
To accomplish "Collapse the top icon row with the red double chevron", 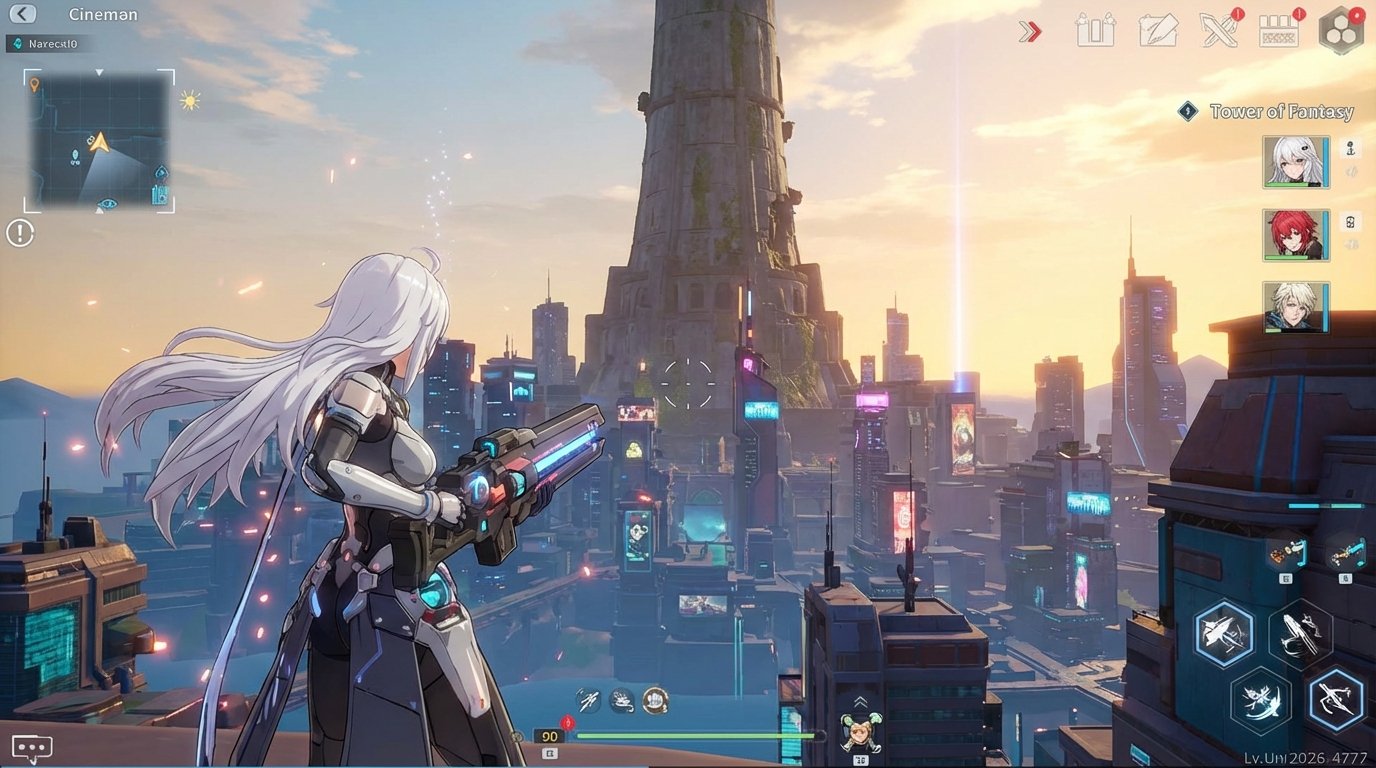I will pos(1029,31).
